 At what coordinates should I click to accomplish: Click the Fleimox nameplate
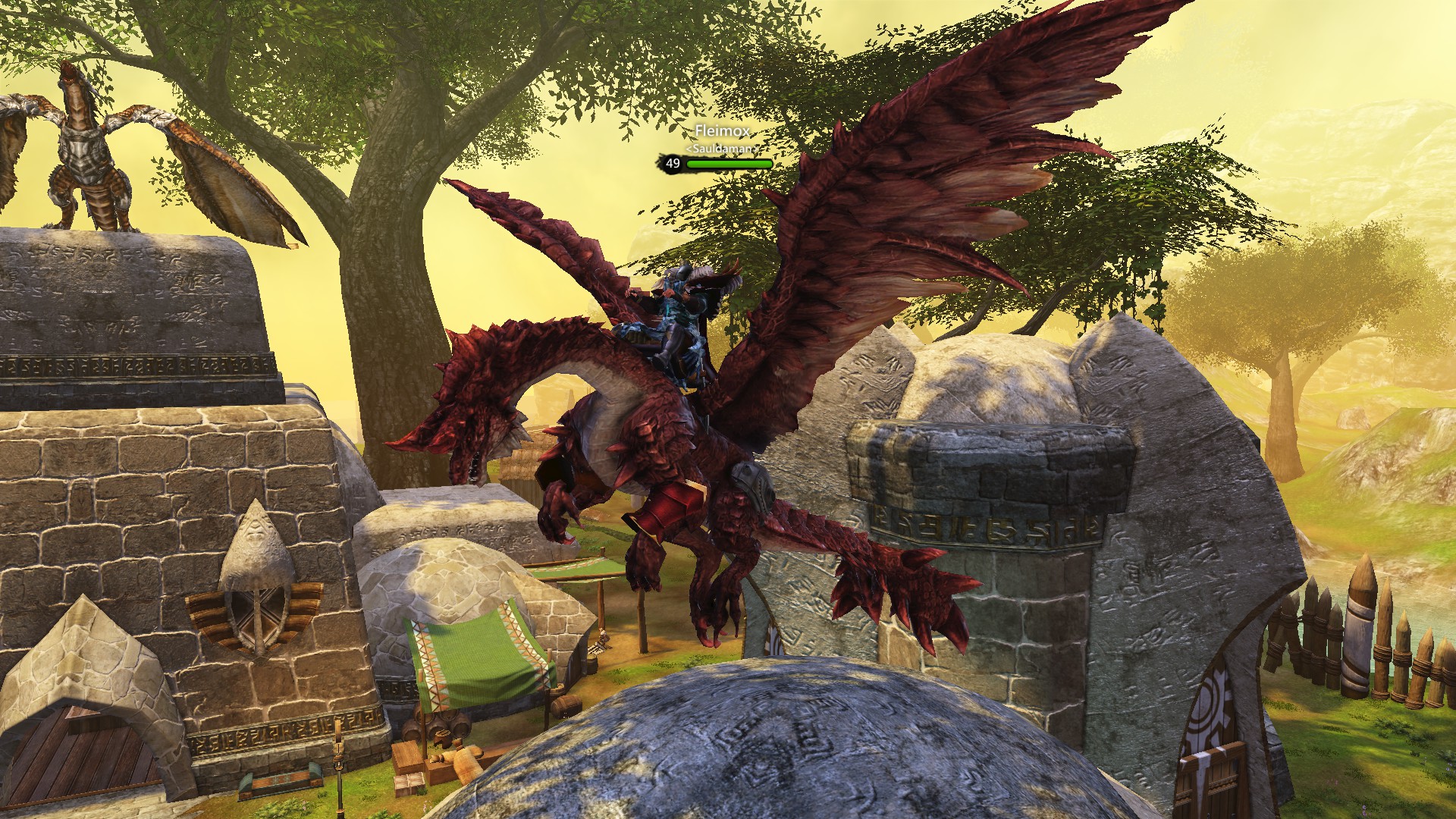coord(720,130)
